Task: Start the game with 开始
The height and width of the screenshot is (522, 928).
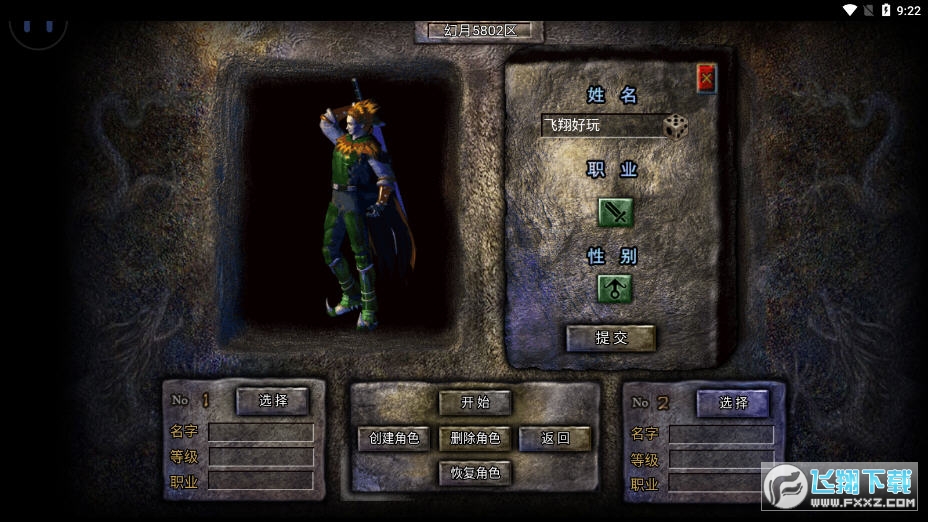Action: [475, 403]
